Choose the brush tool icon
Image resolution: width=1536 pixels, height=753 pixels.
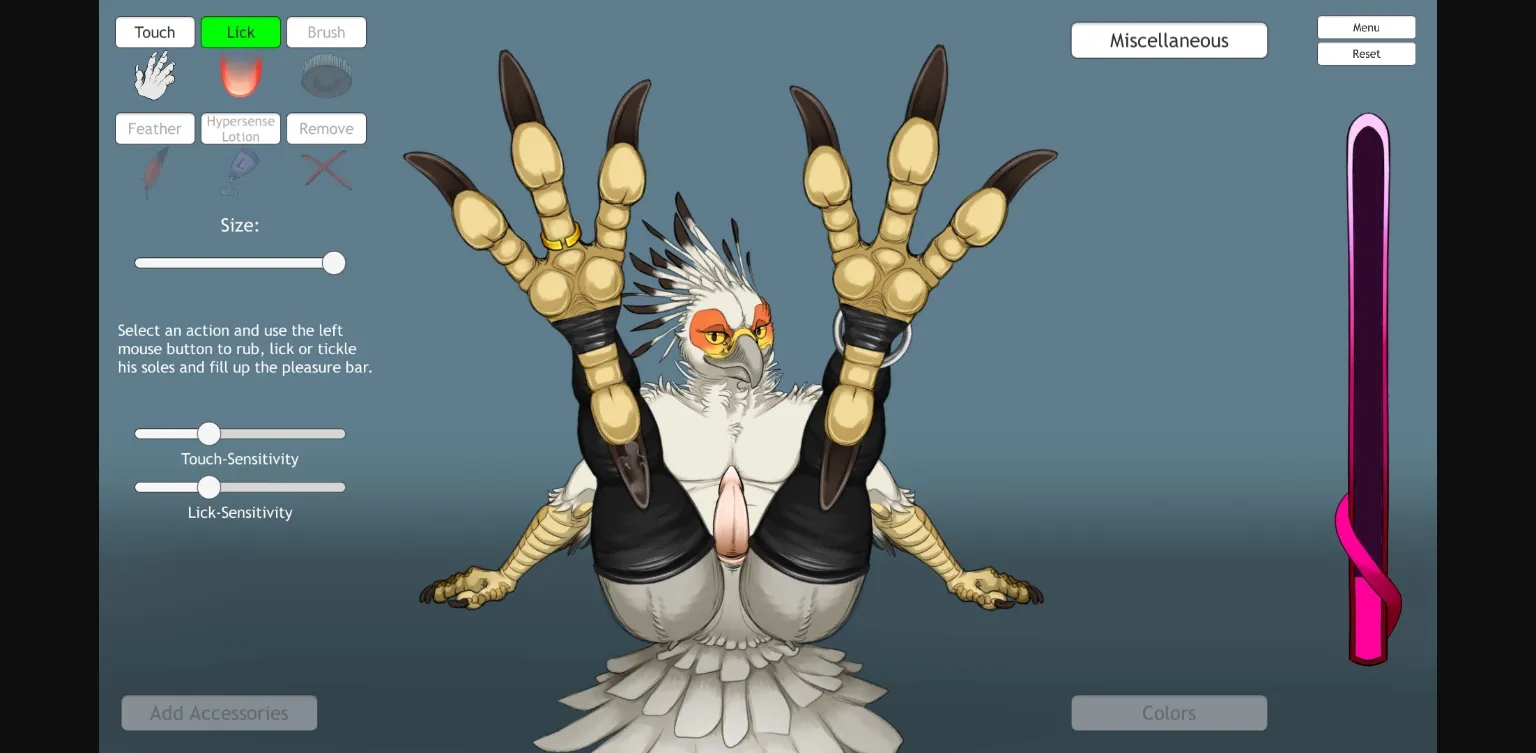[x=326, y=75]
